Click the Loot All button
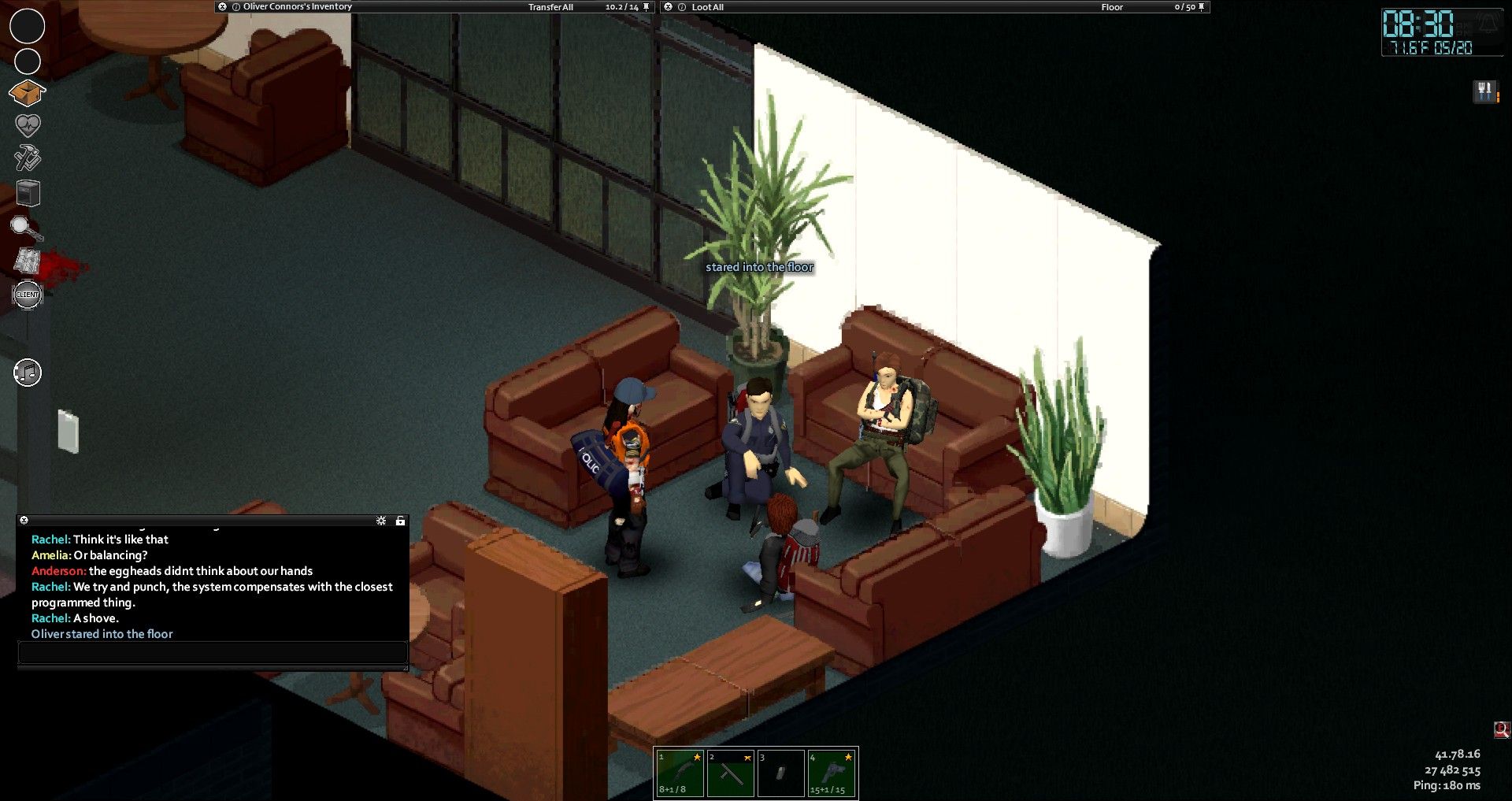This screenshot has width=1512, height=801. point(707,7)
